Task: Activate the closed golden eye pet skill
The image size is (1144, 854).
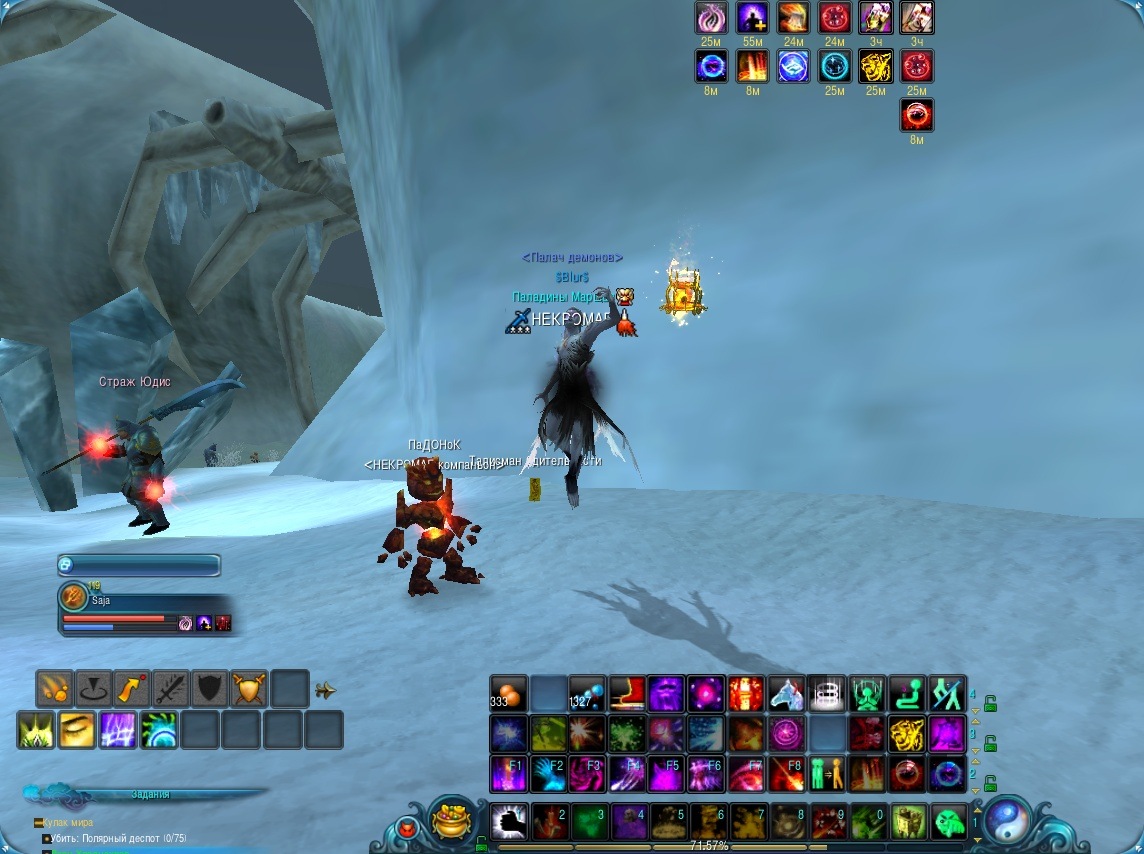Action: [x=77, y=729]
